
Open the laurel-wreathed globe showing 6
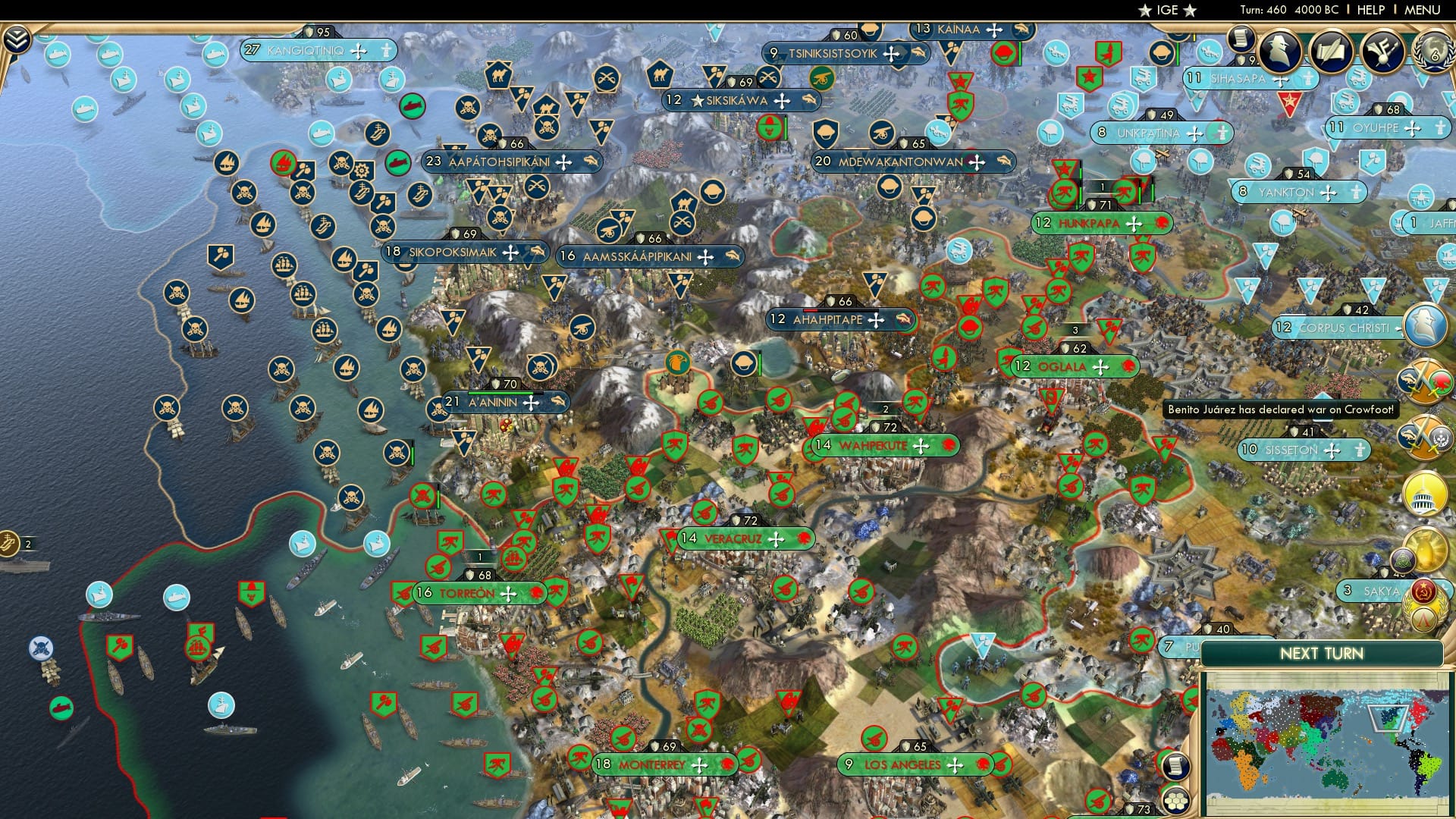(1433, 52)
